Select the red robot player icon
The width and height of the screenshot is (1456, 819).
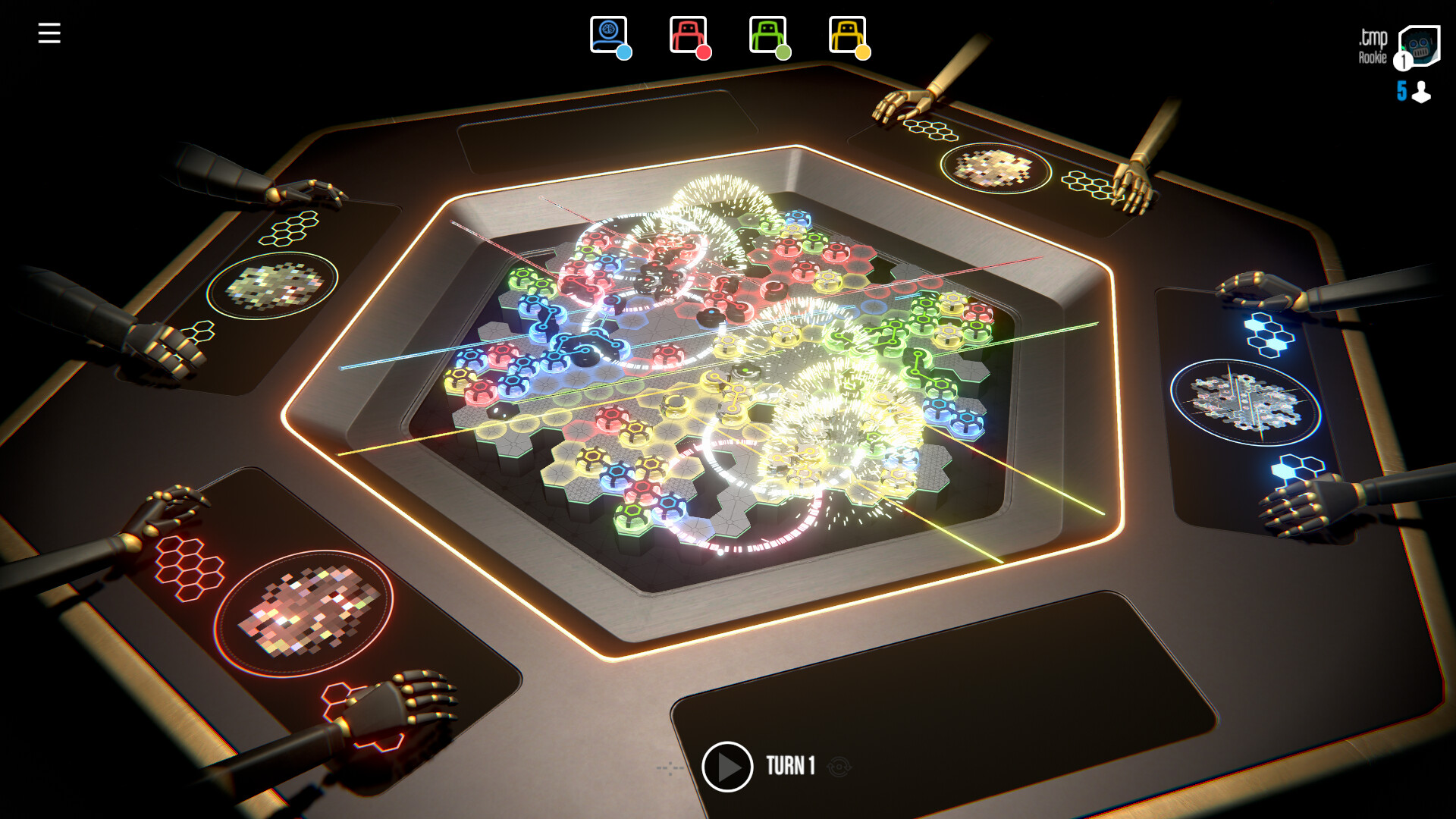[686, 32]
